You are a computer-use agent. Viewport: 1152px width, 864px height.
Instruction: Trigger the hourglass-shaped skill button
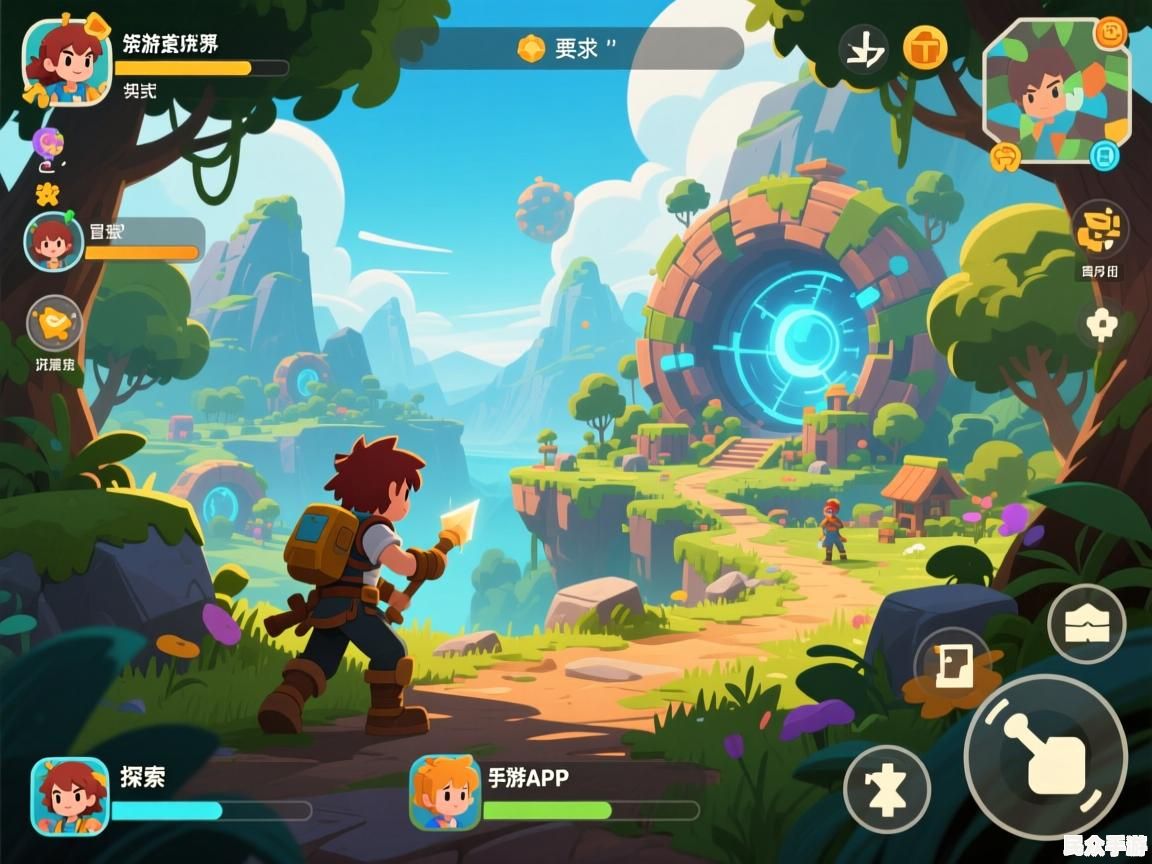(x=887, y=789)
